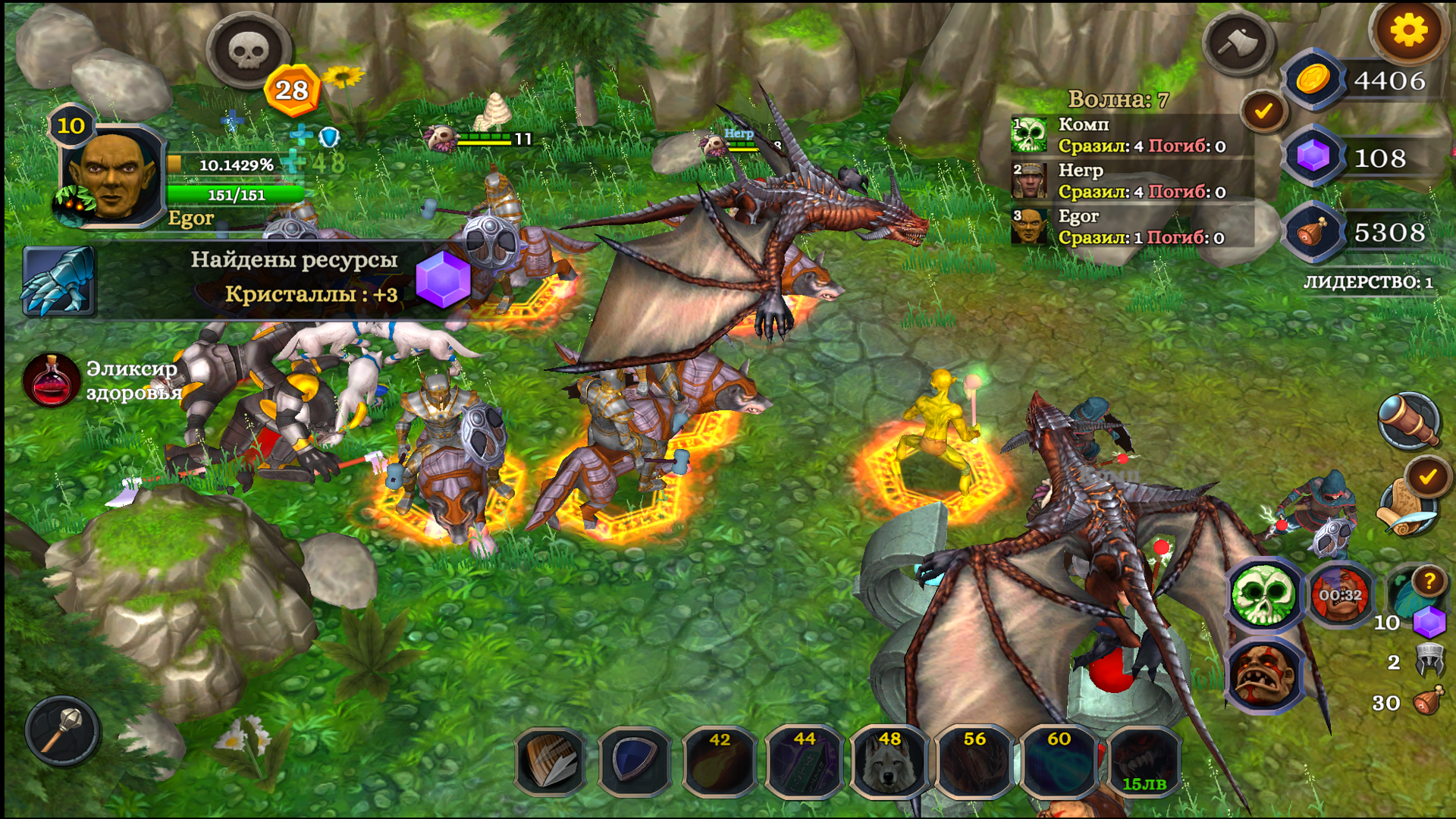The height and width of the screenshot is (819, 1456).
Task: Cast the fireball spell in slot 42
Action: pyautogui.click(x=719, y=763)
